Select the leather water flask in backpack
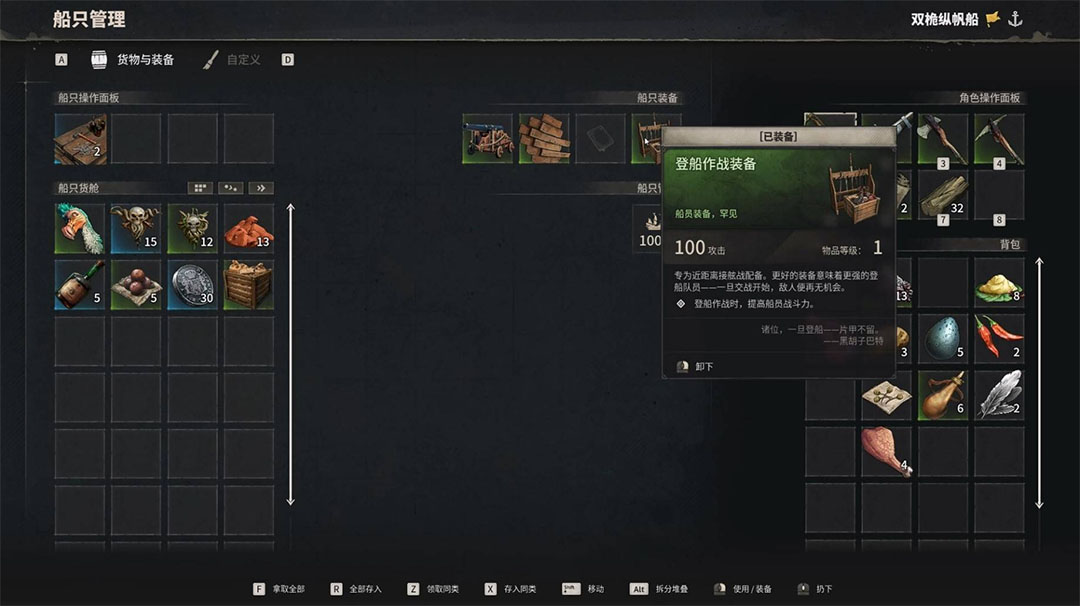 pos(943,395)
